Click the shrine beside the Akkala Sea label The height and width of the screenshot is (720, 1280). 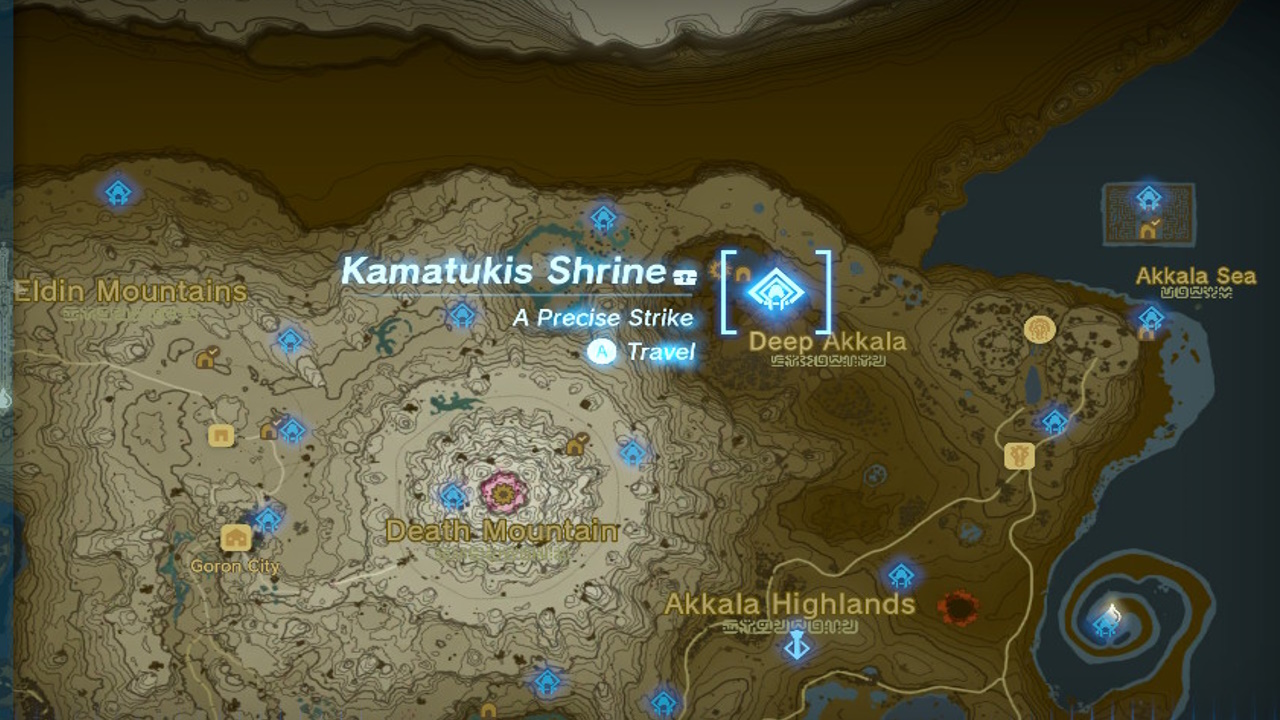coord(1150,318)
